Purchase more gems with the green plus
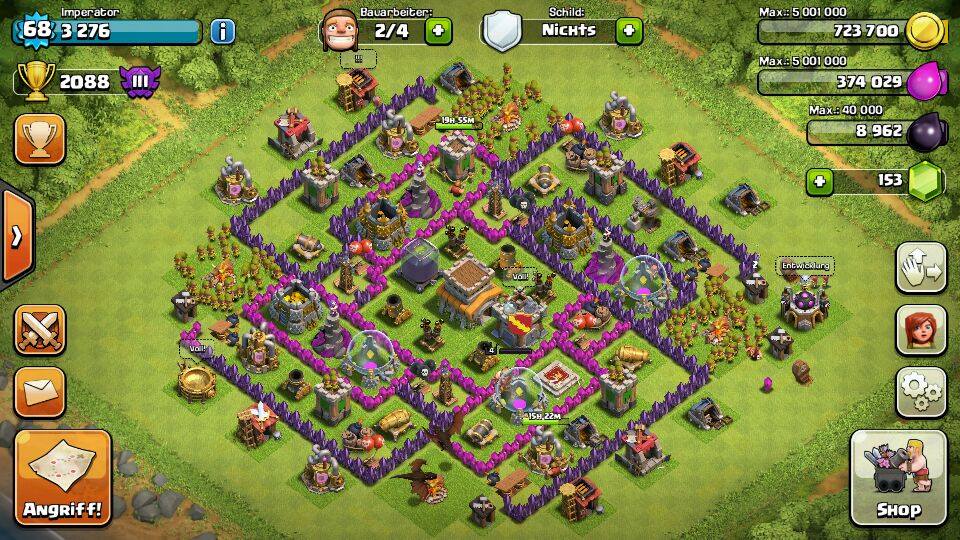 821,181
